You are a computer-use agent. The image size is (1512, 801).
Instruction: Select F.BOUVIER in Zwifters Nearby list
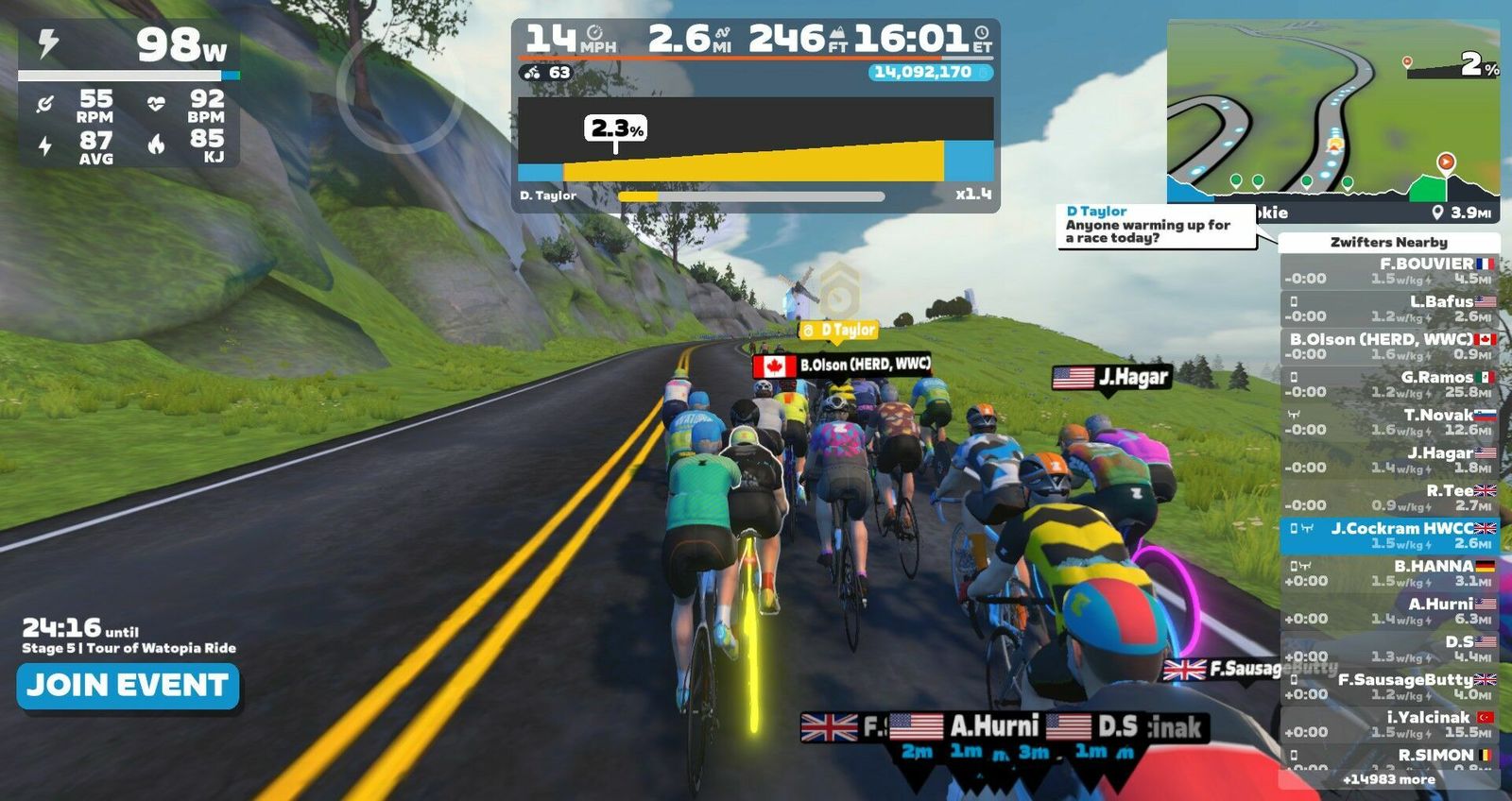pos(1389,271)
